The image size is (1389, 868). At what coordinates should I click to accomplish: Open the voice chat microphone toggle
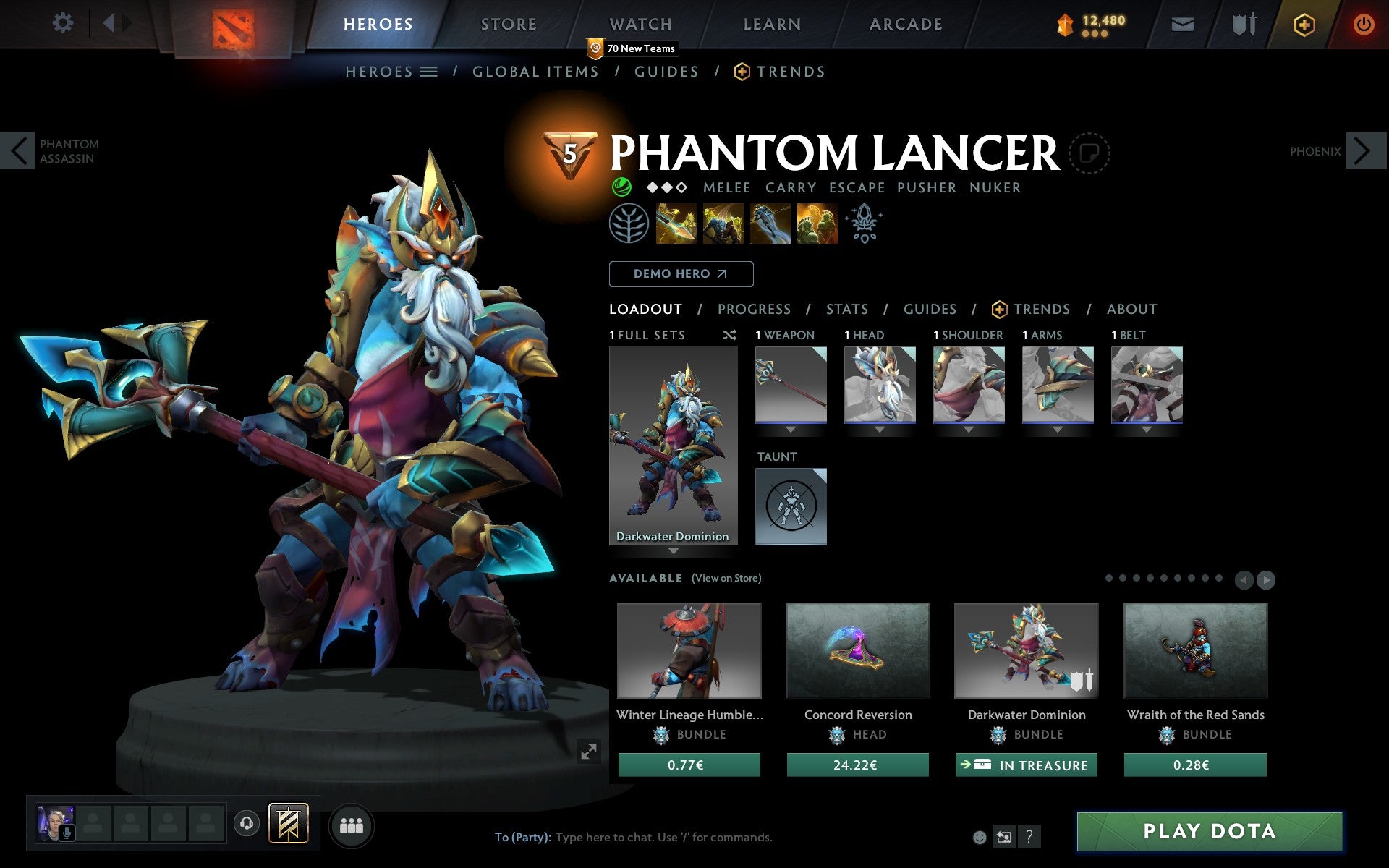(x=69, y=832)
